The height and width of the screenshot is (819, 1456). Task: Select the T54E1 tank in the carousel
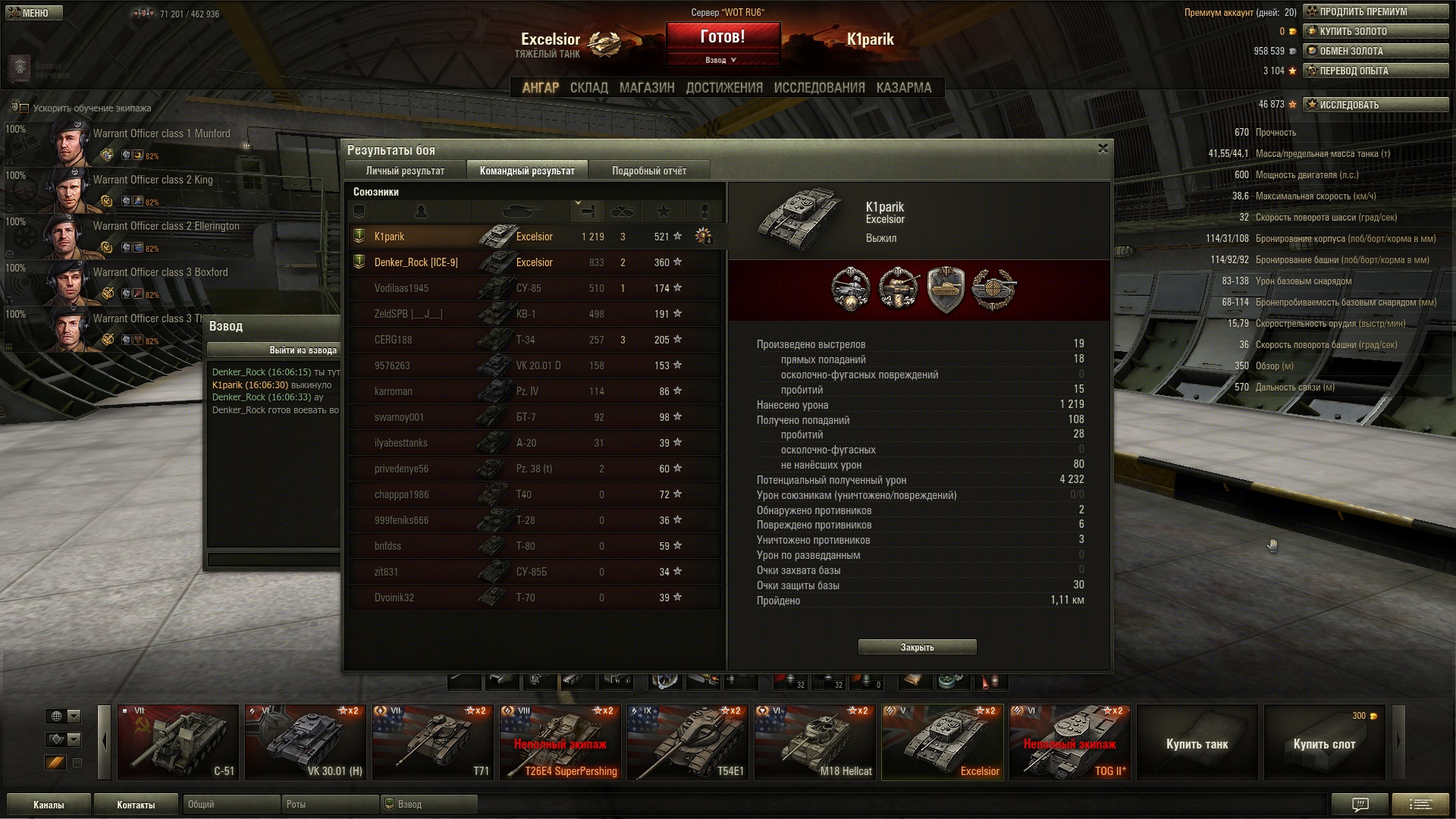[x=689, y=742]
